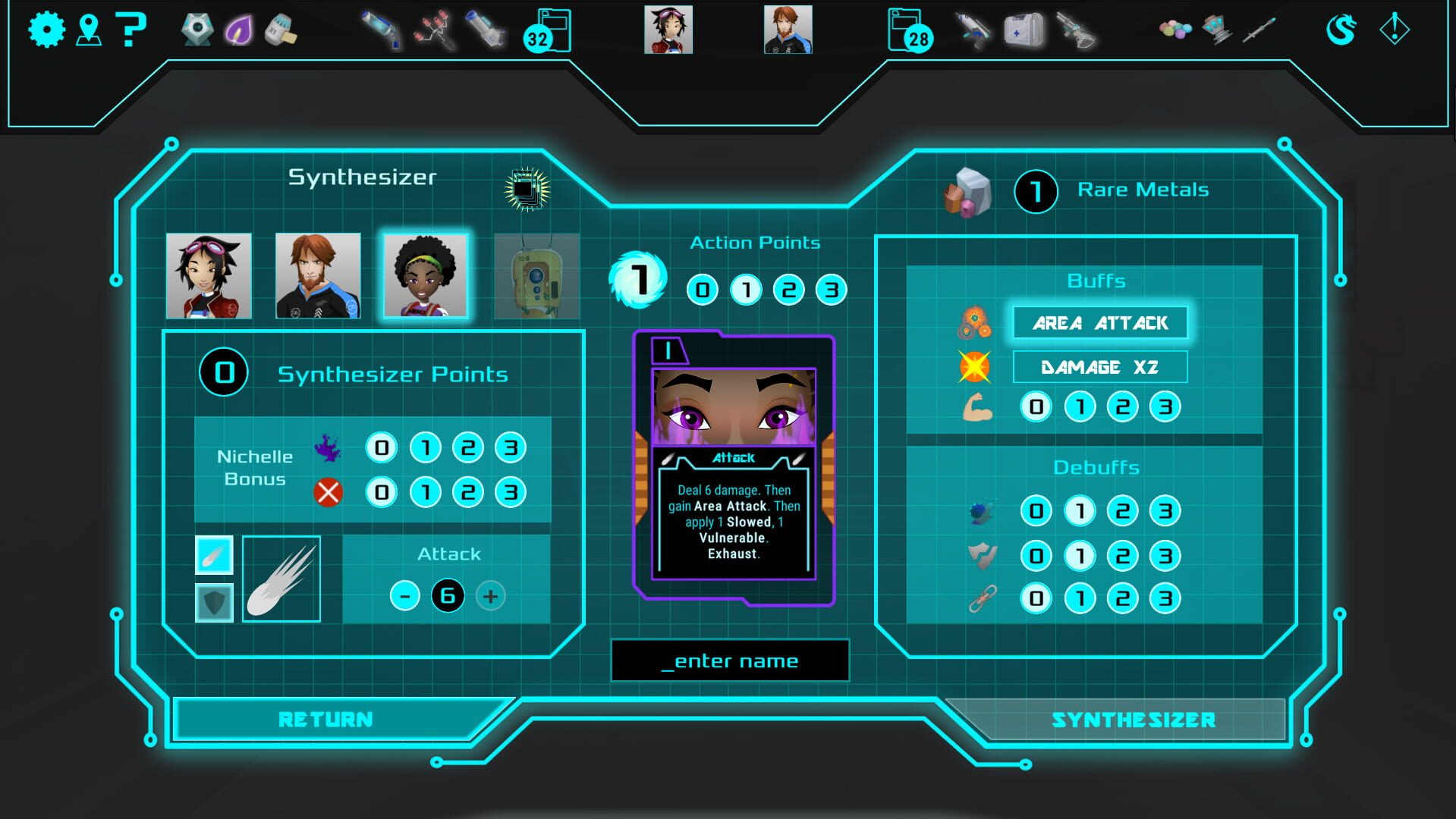Click the dragon emblem icon
The height and width of the screenshot is (819, 1456).
(1341, 30)
